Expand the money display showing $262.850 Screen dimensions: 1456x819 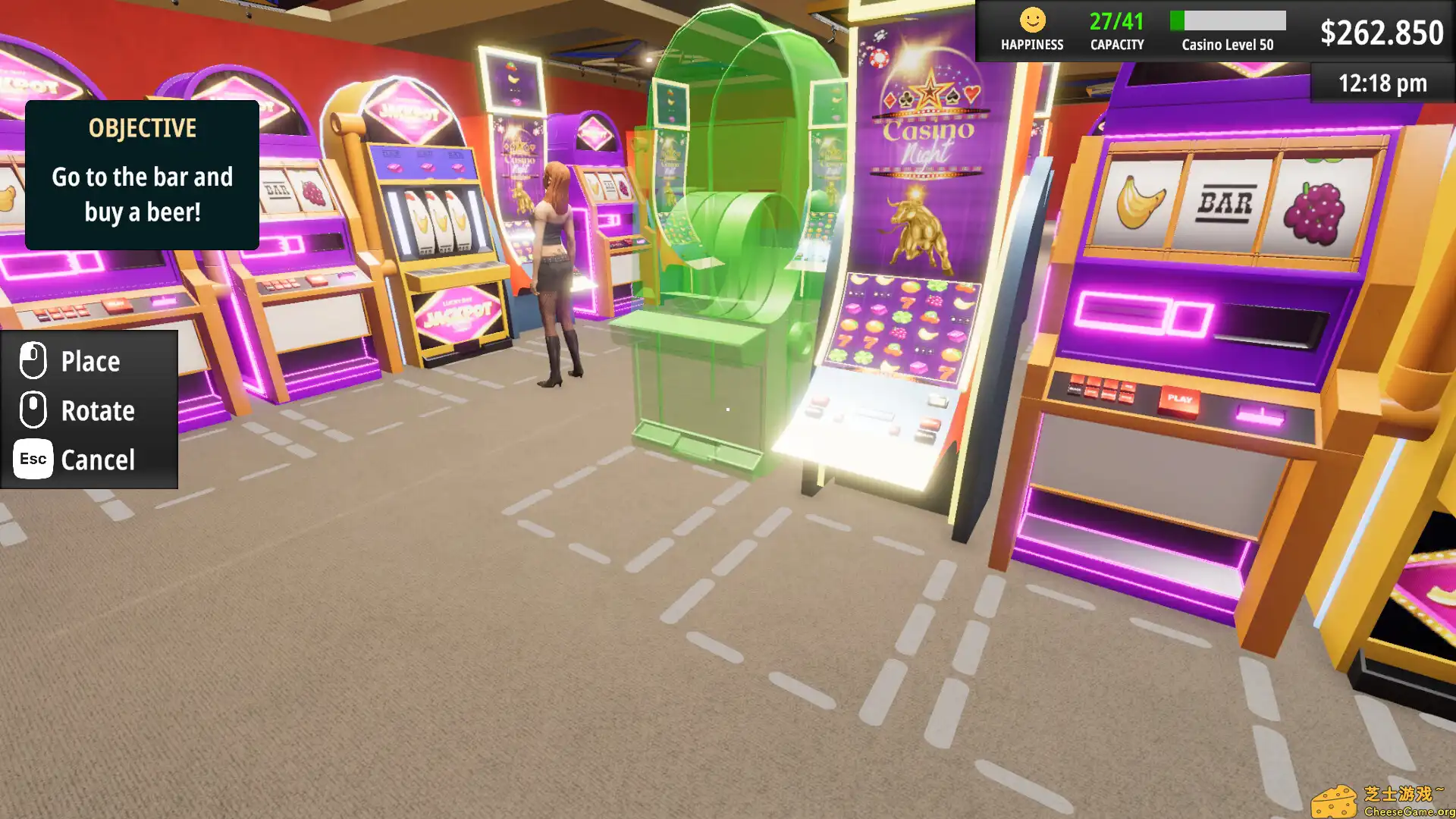click(1382, 33)
